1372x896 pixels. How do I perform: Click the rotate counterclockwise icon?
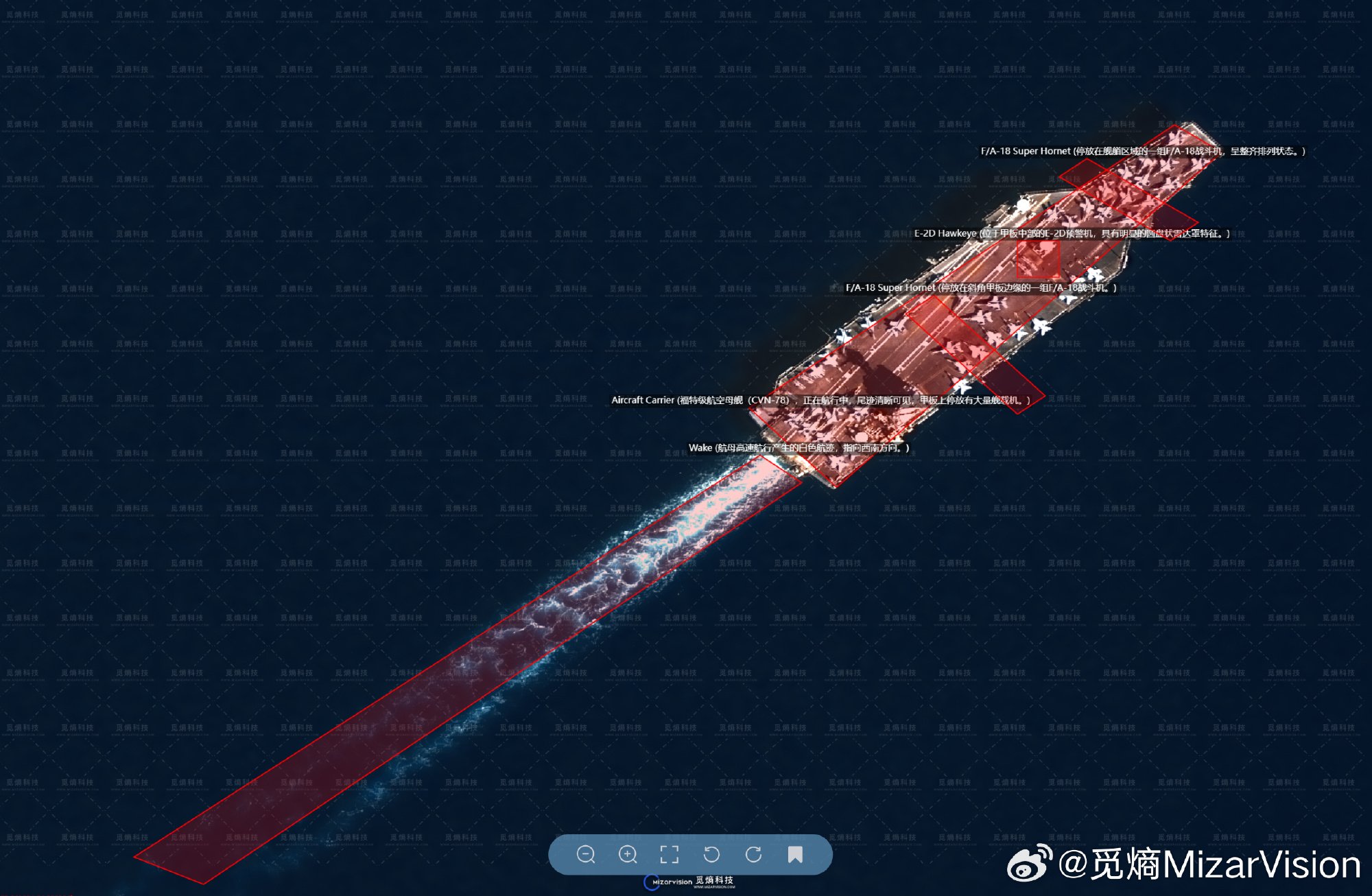coord(711,854)
